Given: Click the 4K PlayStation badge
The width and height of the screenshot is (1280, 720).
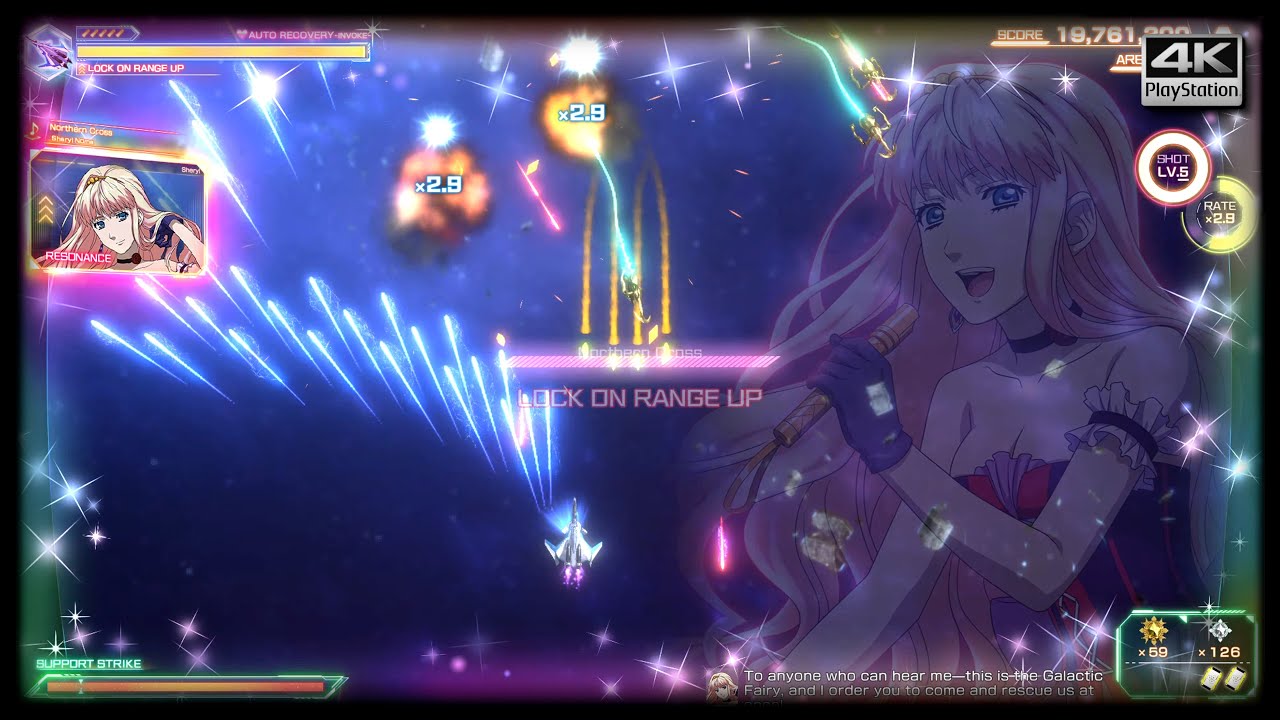Looking at the screenshot, I should tap(1192, 70).
